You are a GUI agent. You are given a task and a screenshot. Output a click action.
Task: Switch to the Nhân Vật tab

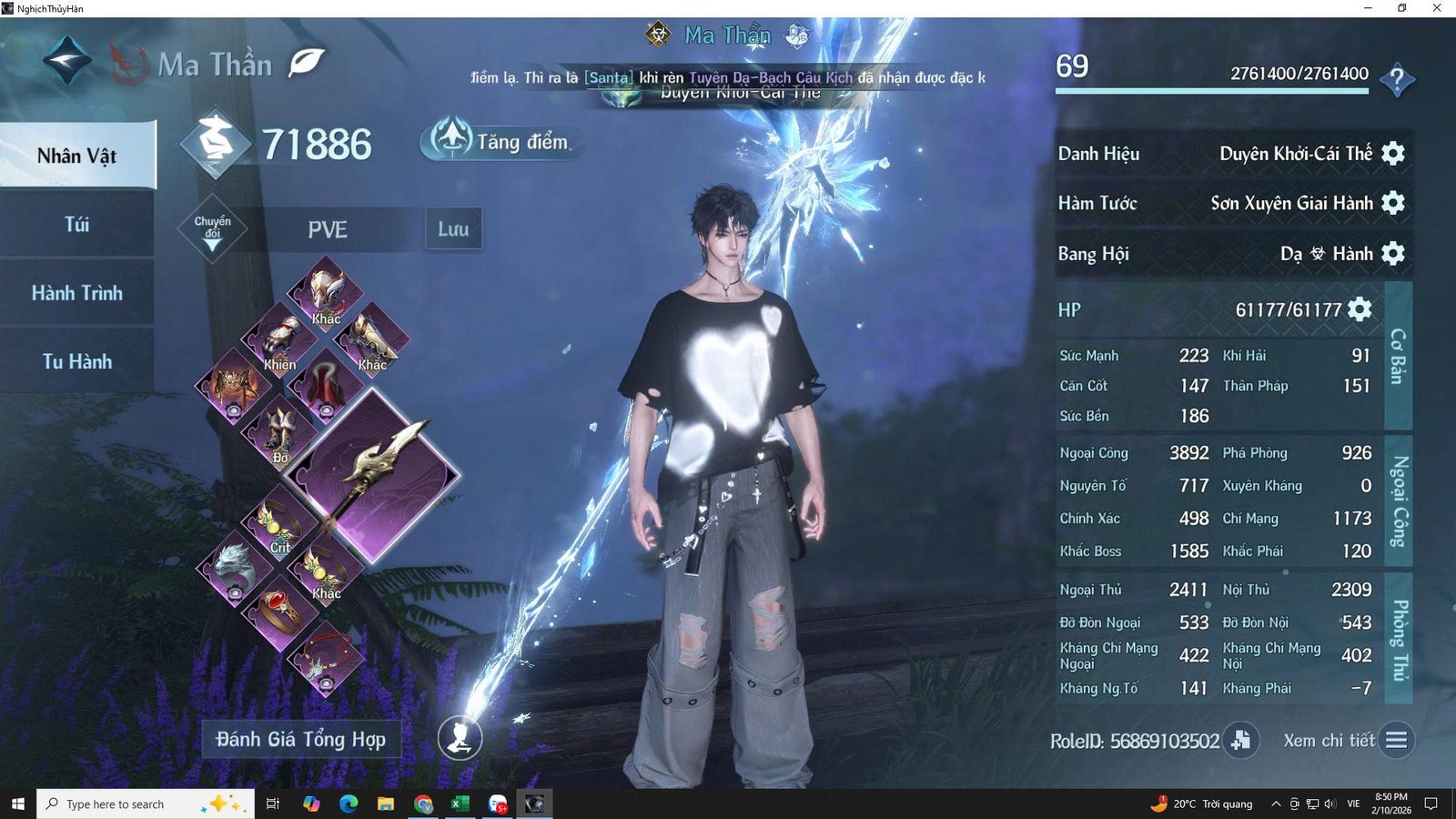coord(77,156)
